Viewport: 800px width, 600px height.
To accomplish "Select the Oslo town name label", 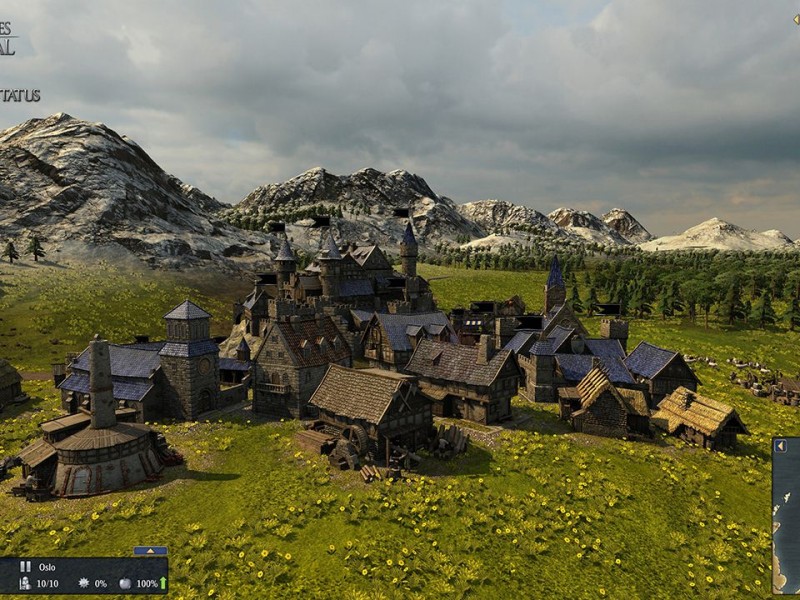I will point(47,566).
